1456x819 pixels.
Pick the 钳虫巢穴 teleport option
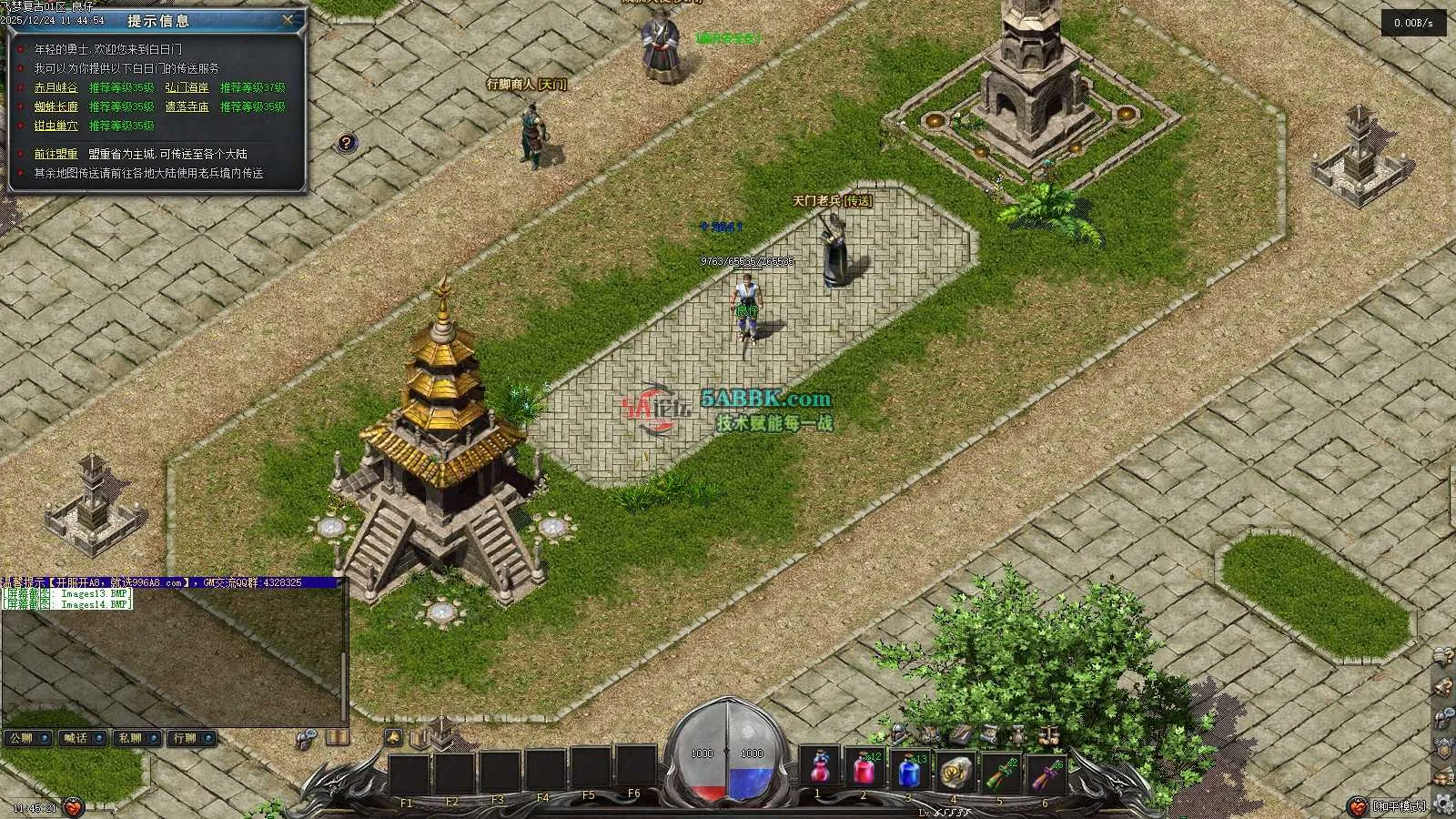(56, 126)
